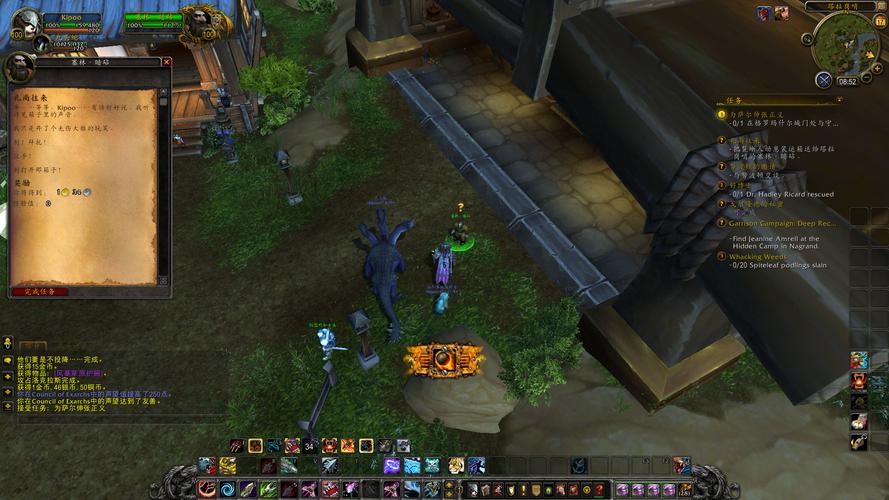
Task: Click the 完成任务 complete quest button
Action: coord(40,291)
